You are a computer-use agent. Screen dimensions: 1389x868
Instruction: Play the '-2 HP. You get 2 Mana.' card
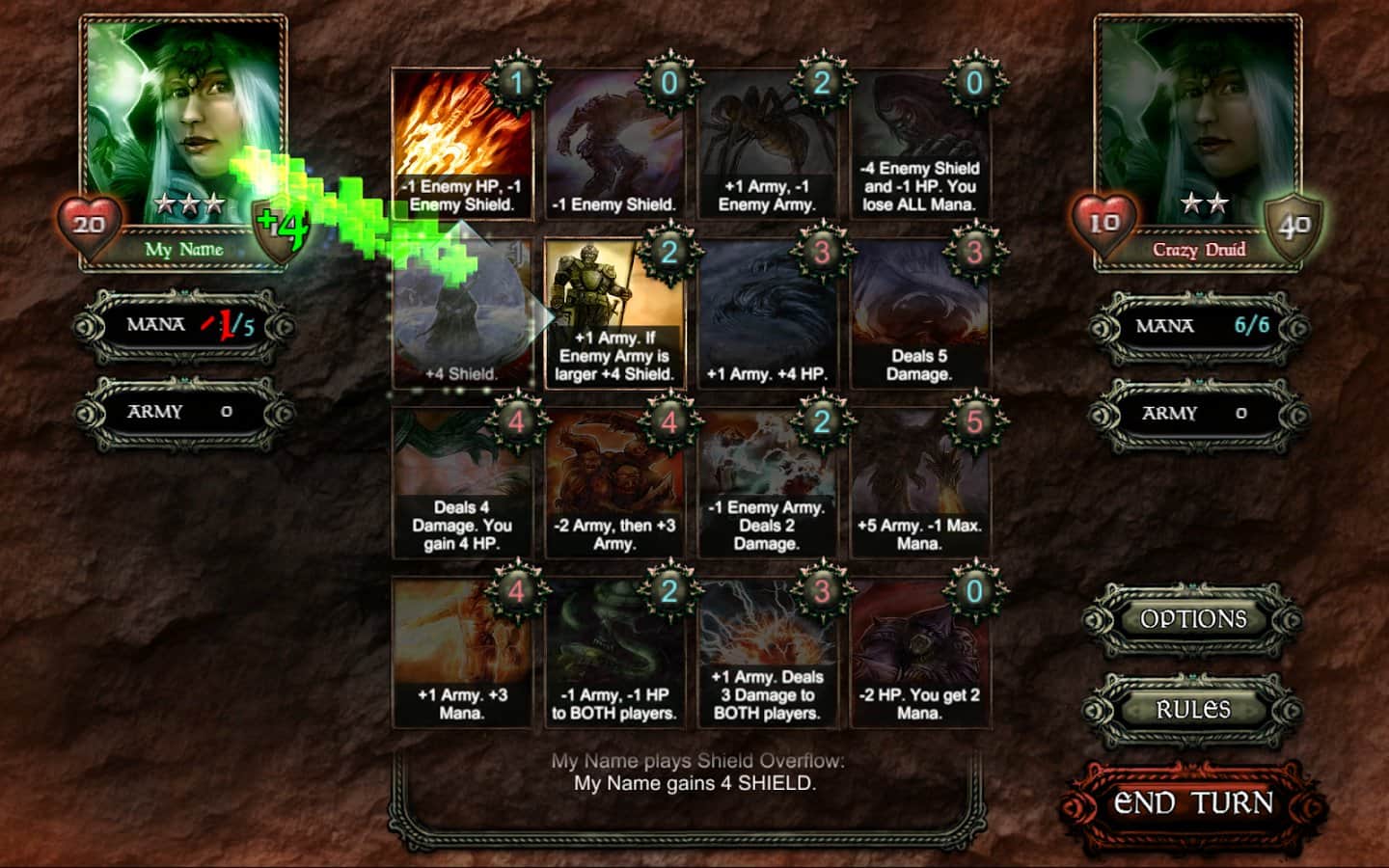919,654
